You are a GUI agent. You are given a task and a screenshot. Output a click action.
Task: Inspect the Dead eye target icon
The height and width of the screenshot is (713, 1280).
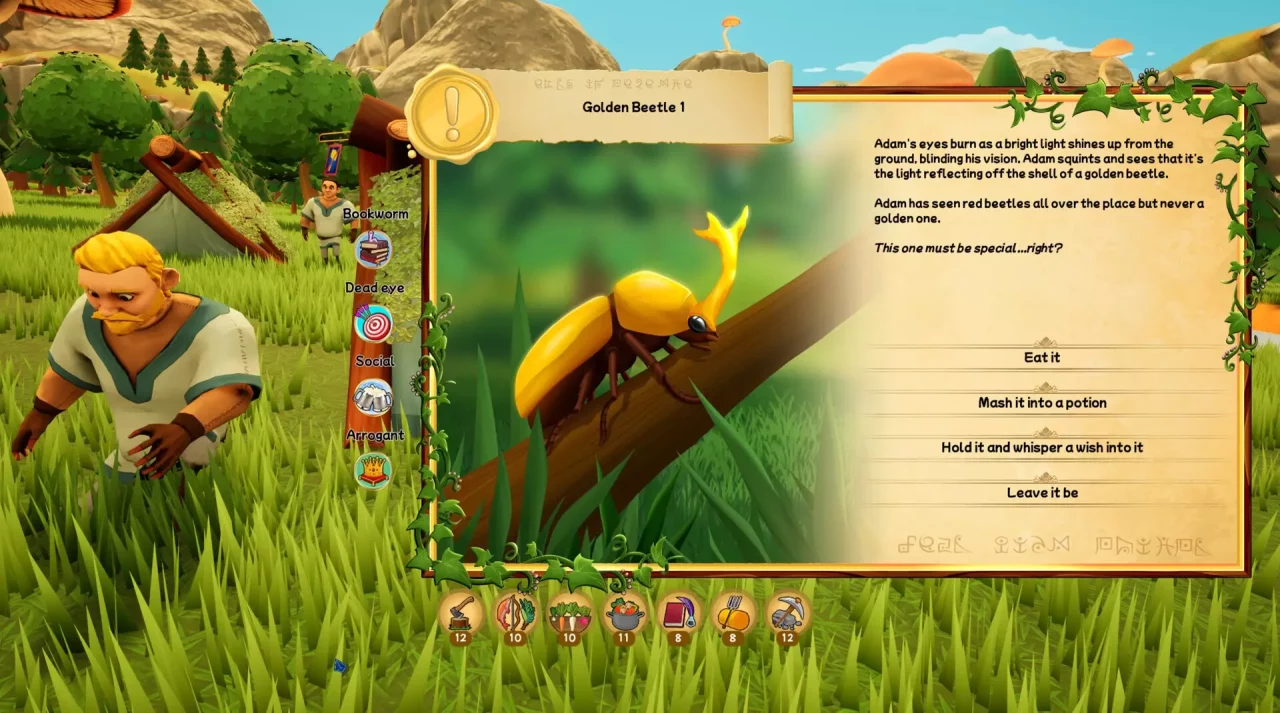pos(374,323)
